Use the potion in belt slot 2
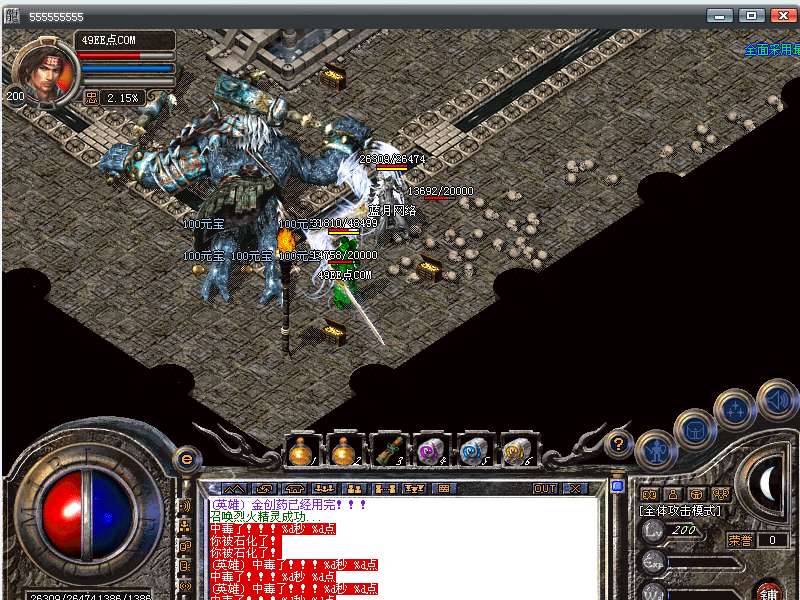 [x=343, y=452]
